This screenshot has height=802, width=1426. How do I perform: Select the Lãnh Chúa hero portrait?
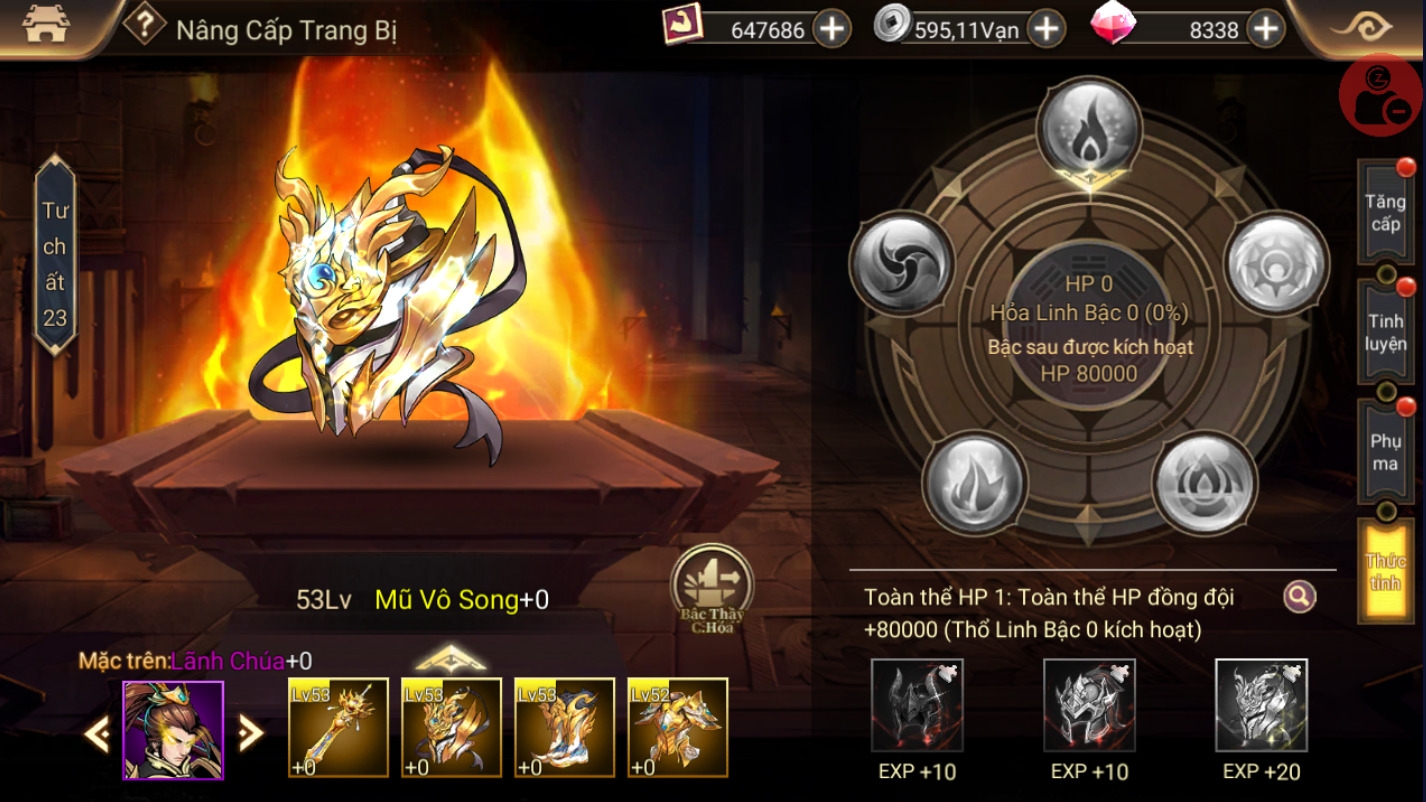coord(173,730)
